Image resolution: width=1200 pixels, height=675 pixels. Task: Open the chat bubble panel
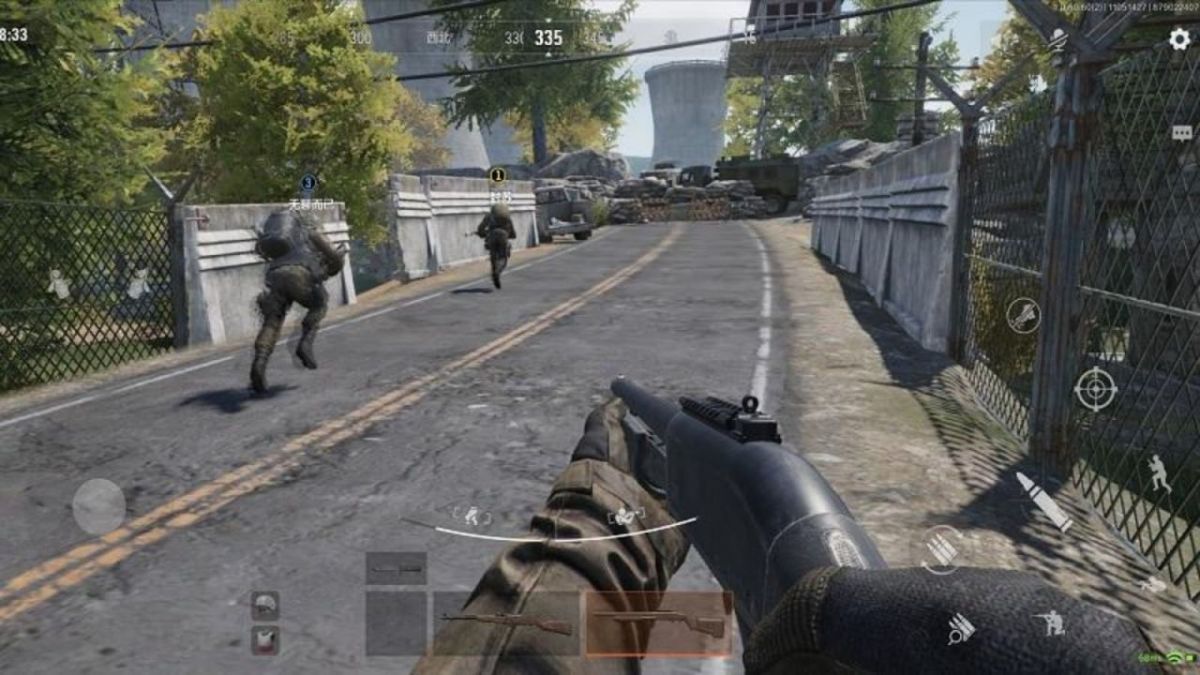click(1182, 133)
